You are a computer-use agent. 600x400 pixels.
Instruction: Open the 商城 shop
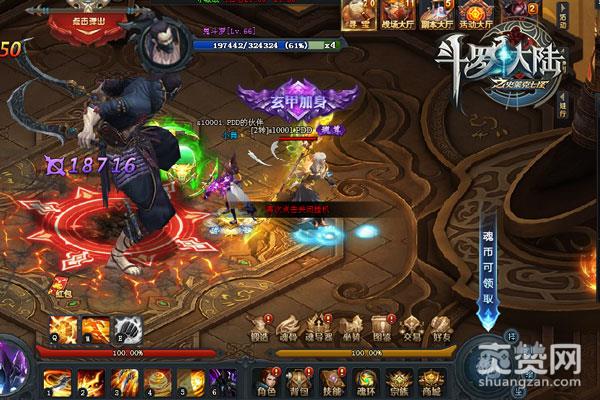pyautogui.click(x=429, y=380)
